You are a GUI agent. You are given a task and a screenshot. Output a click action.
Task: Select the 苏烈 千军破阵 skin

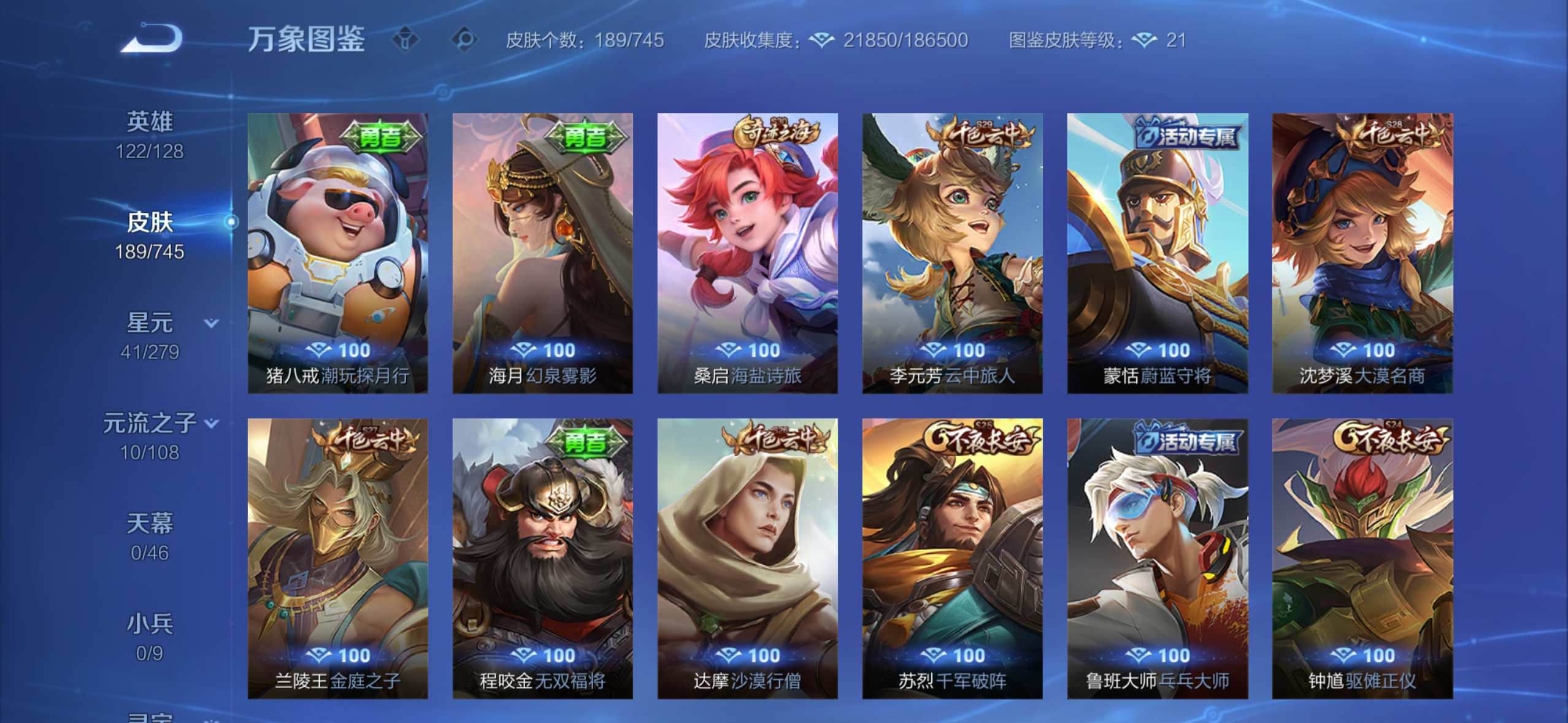coord(953,558)
